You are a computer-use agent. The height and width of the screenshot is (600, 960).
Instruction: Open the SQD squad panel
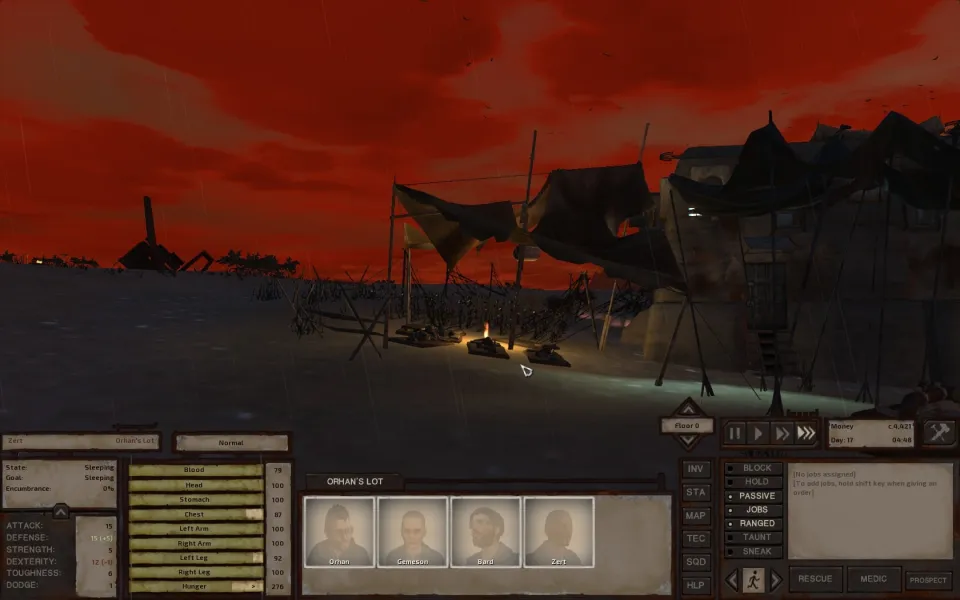696,561
